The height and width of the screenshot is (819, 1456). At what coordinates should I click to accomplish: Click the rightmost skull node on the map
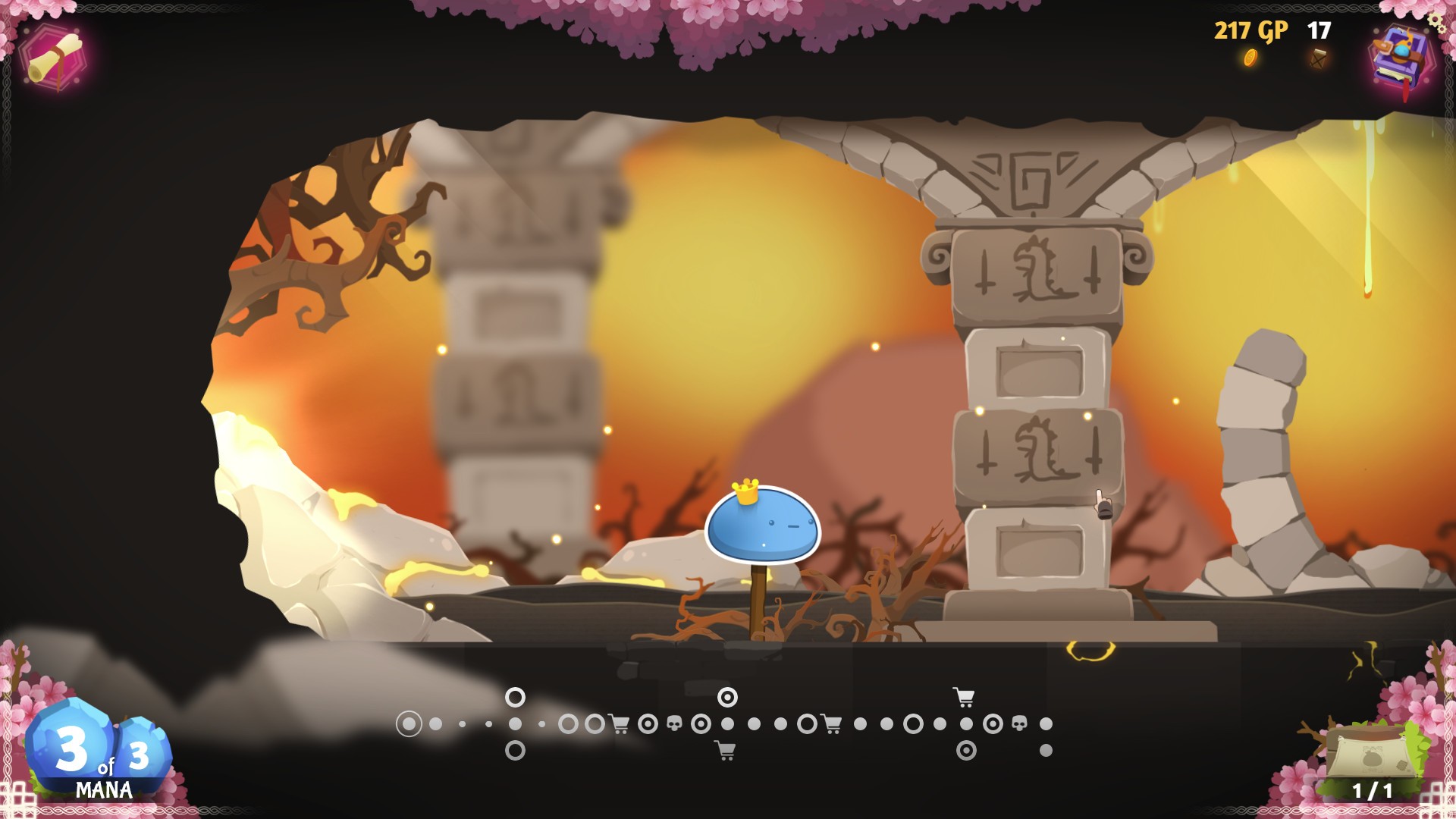[x=1019, y=722]
